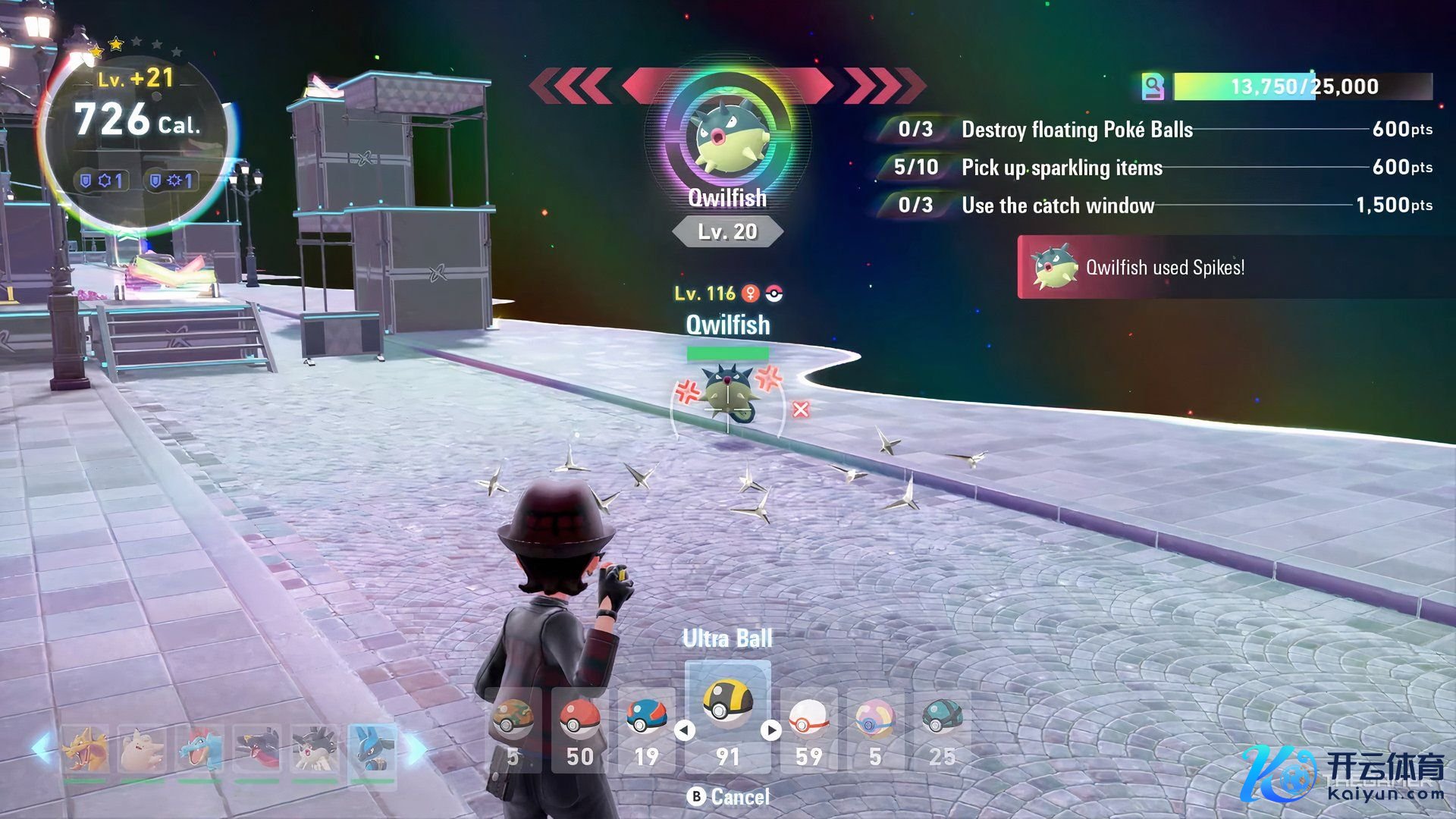1456x819 pixels.
Task: Select the Use the catch window objective
Action: pos(1058,206)
